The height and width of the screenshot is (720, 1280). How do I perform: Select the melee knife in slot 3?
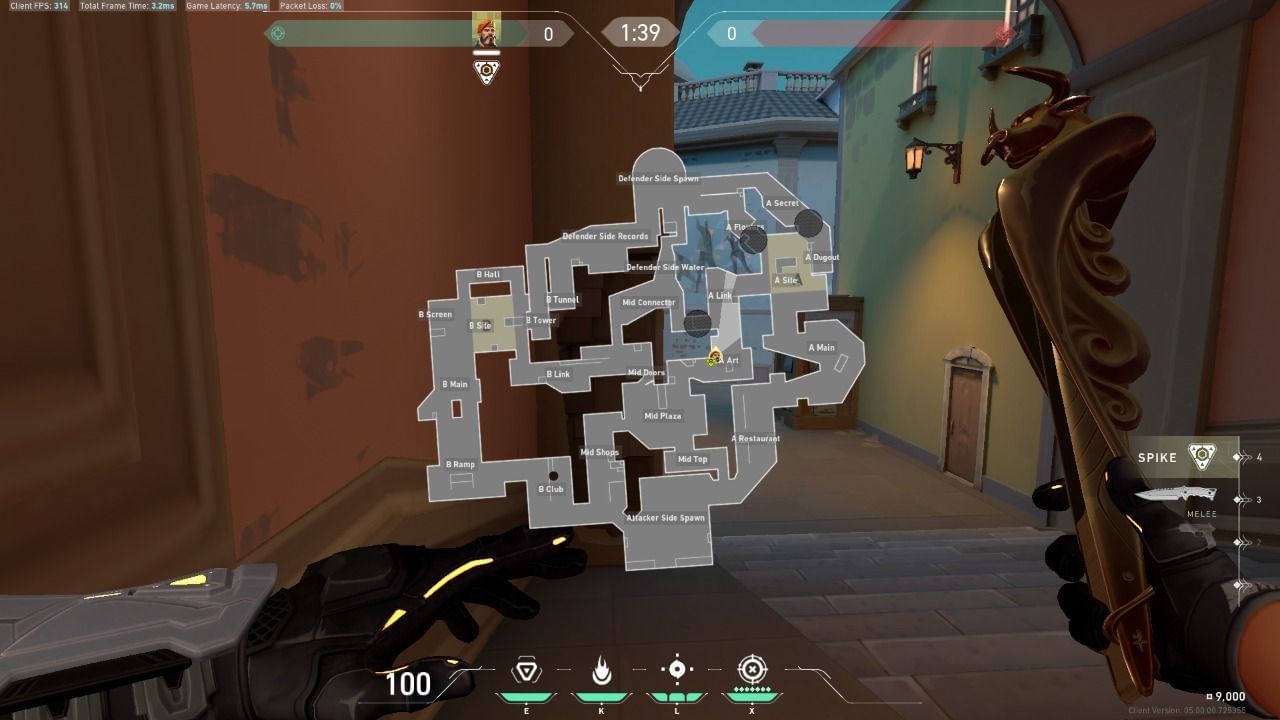[x=1175, y=494]
